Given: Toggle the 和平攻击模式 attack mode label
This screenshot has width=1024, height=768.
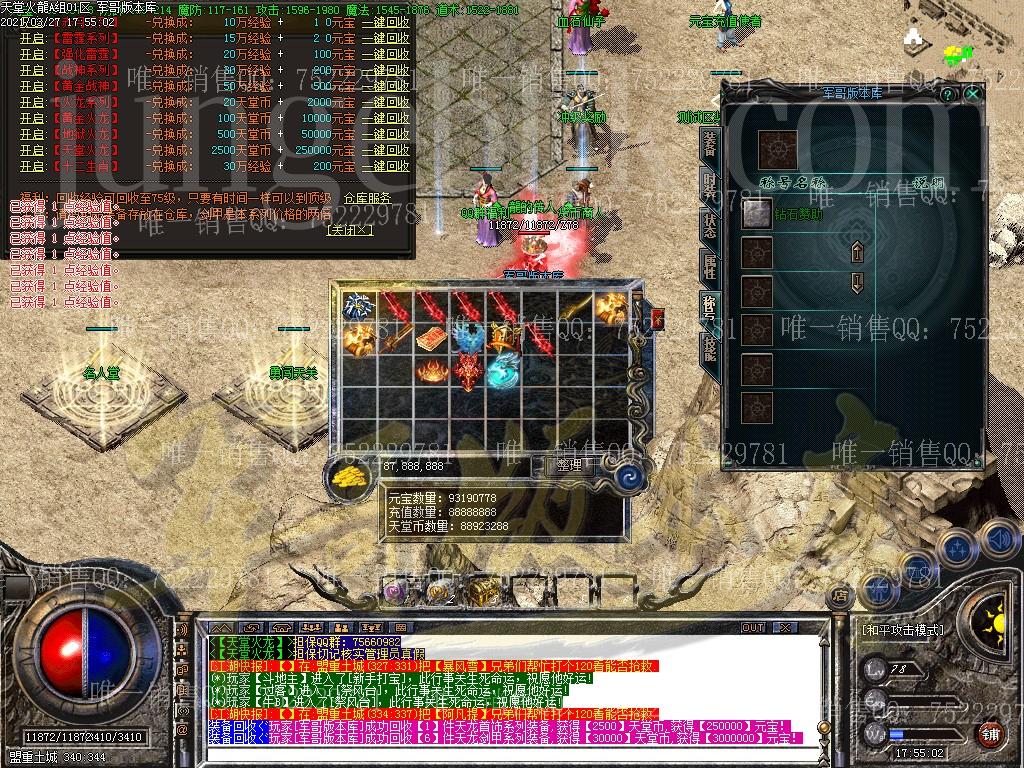Looking at the screenshot, I should point(902,630).
